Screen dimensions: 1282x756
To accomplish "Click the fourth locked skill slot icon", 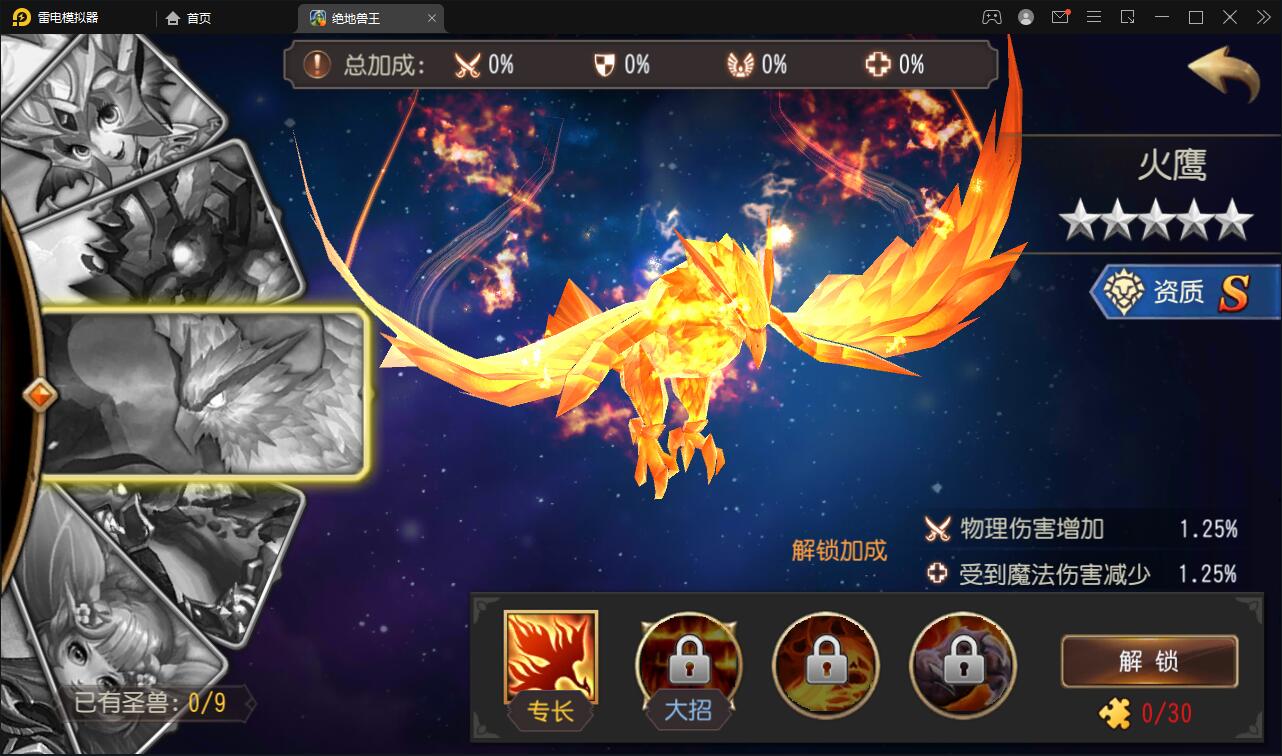I will 963,663.
